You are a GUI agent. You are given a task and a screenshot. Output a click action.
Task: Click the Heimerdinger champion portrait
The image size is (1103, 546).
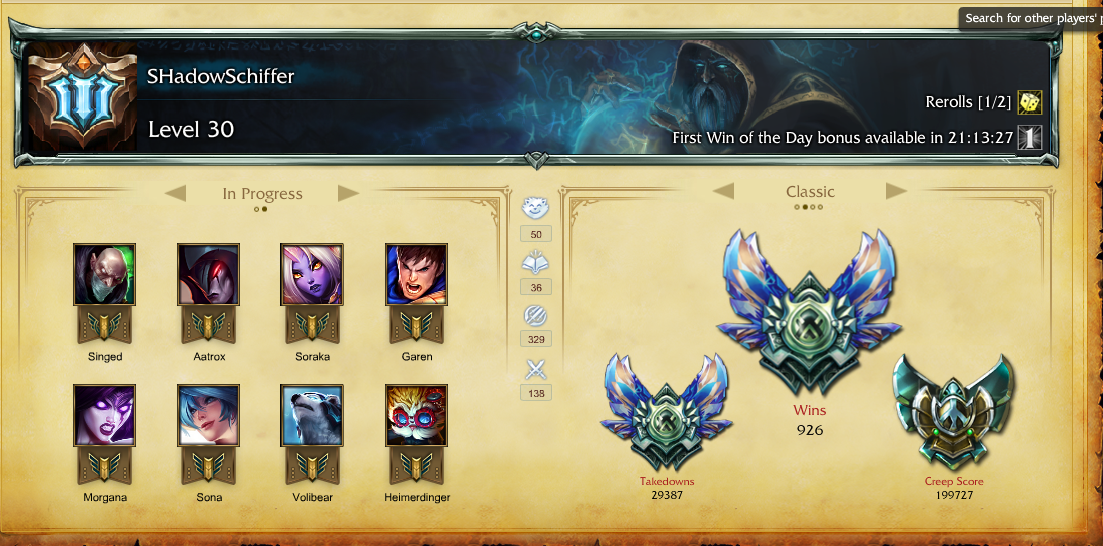[x=416, y=415]
